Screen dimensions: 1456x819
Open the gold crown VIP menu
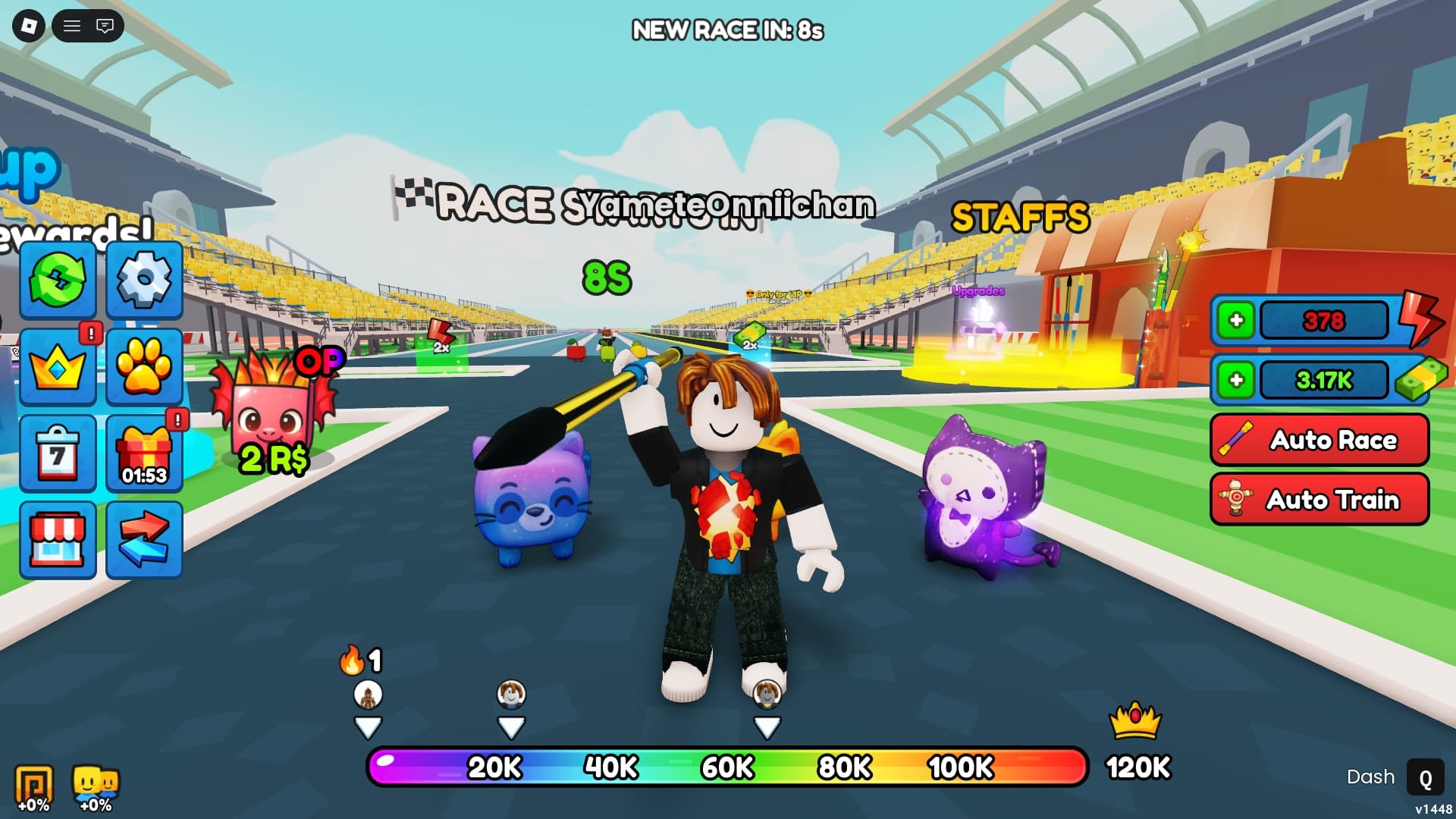click(x=58, y=367)
